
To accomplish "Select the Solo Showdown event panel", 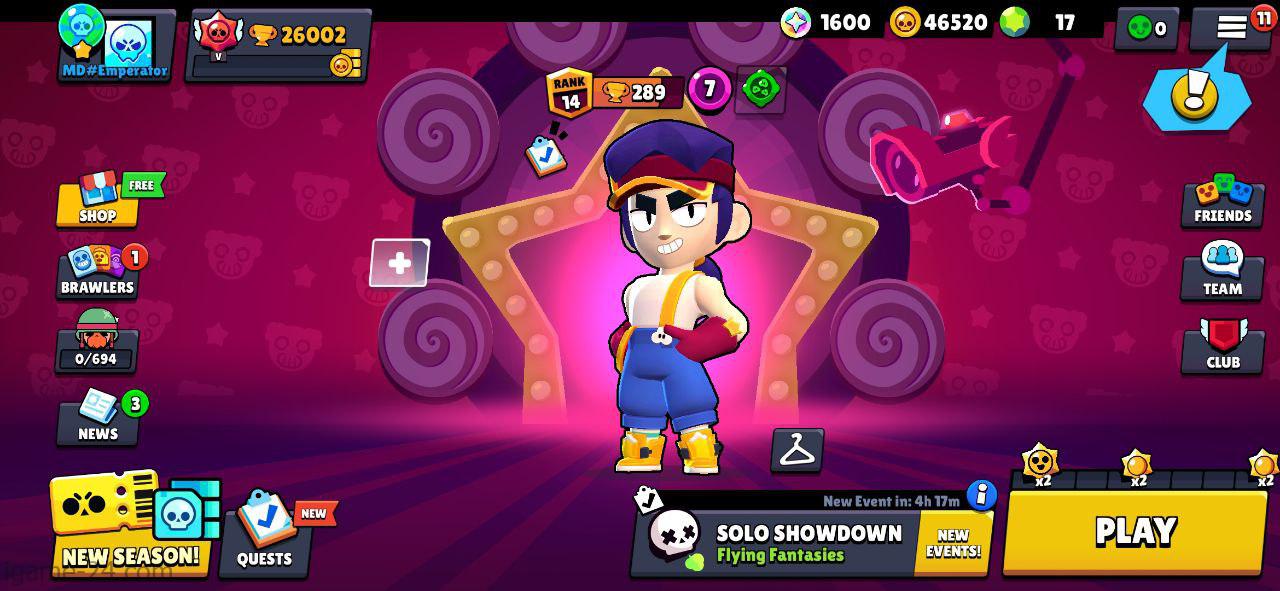I will (x=780, y=543).
